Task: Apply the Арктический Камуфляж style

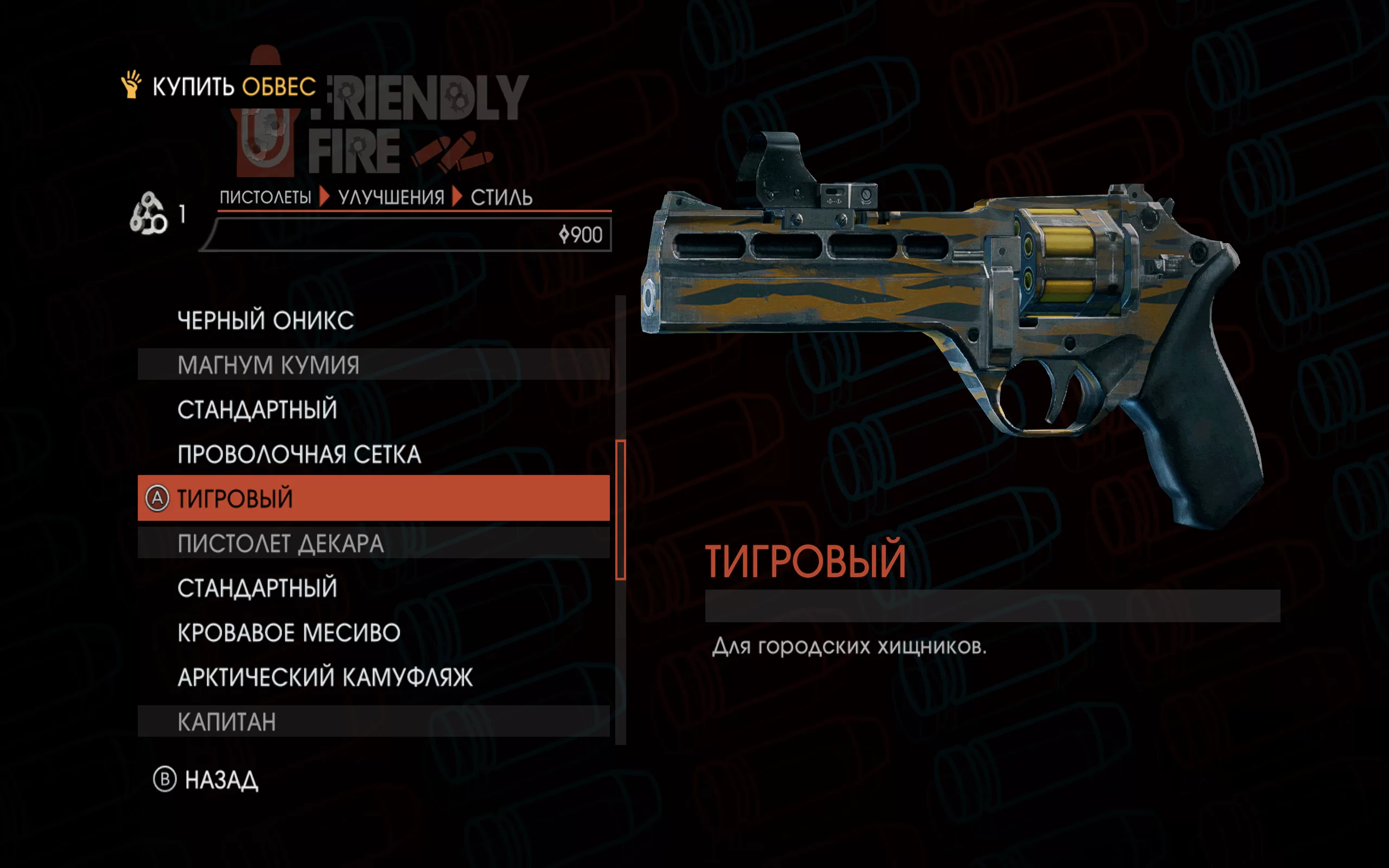Action: 325,678
